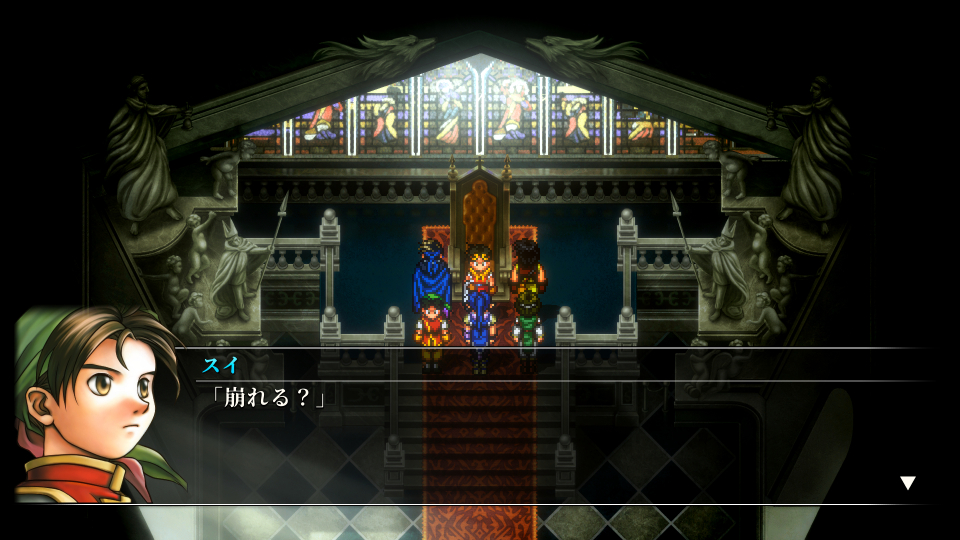Advance dialogue with the white arrow indicator

pyautogui.click(x=907, y=483)
